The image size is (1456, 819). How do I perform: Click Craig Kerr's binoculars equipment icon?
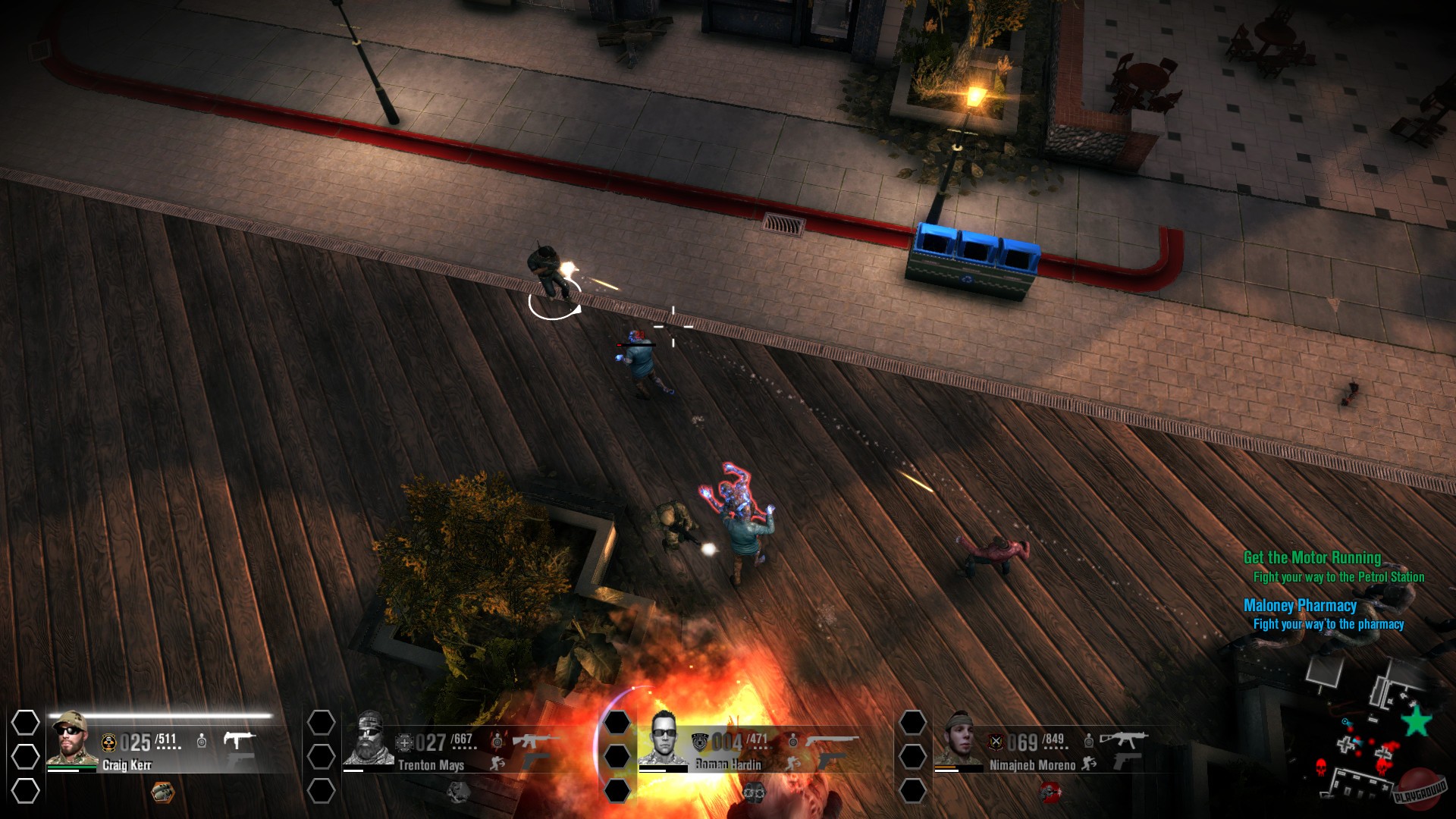coord(163,792)
